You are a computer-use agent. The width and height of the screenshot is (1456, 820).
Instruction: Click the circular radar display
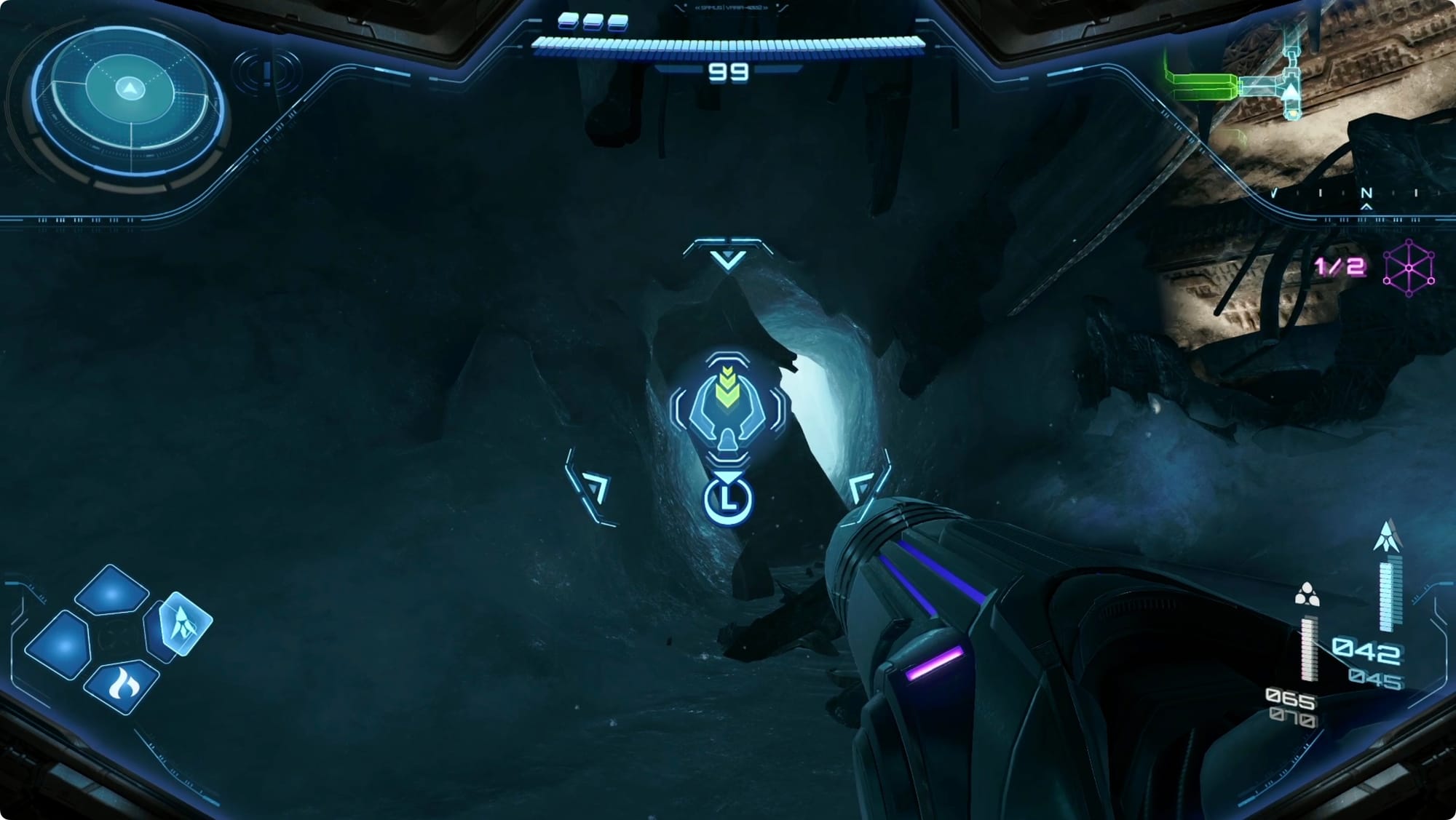click(x=130, y=100)
